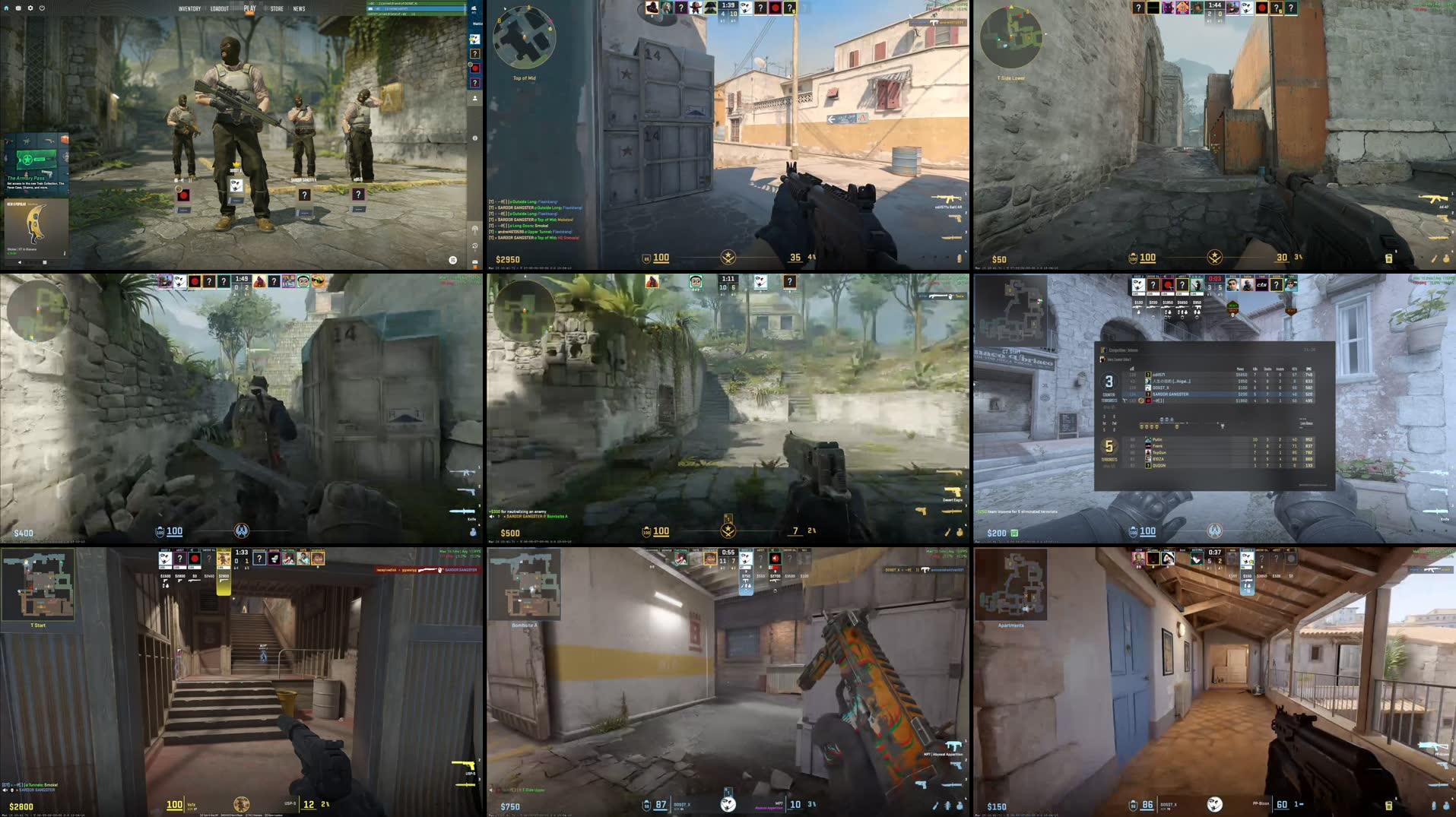Switch to the STORE menu item
This screenshot has height=817, width=1456.
tap(275, 10)
